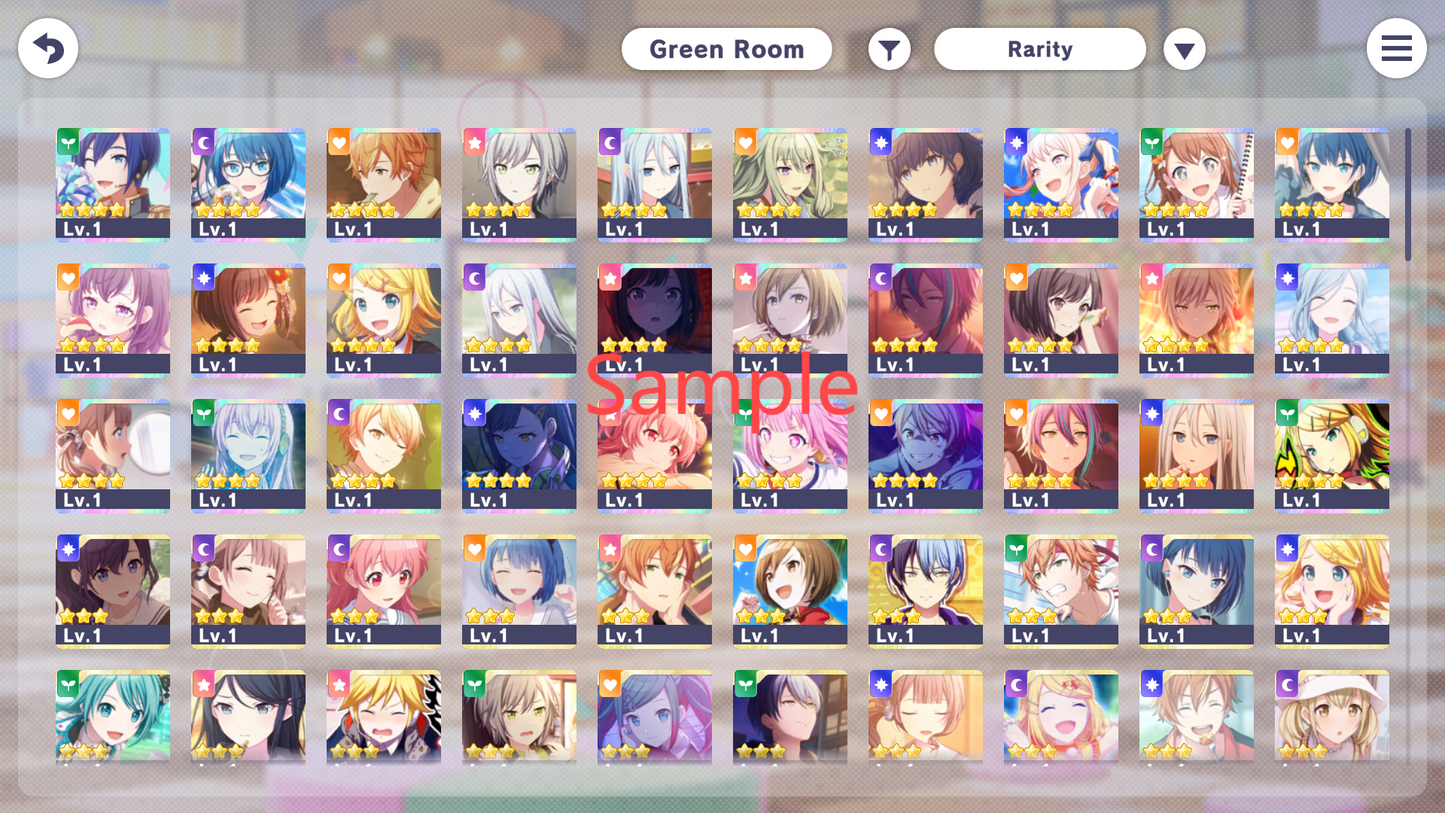
Task: Click the leaf attribute badge on the top-left card
Action: 66,142
